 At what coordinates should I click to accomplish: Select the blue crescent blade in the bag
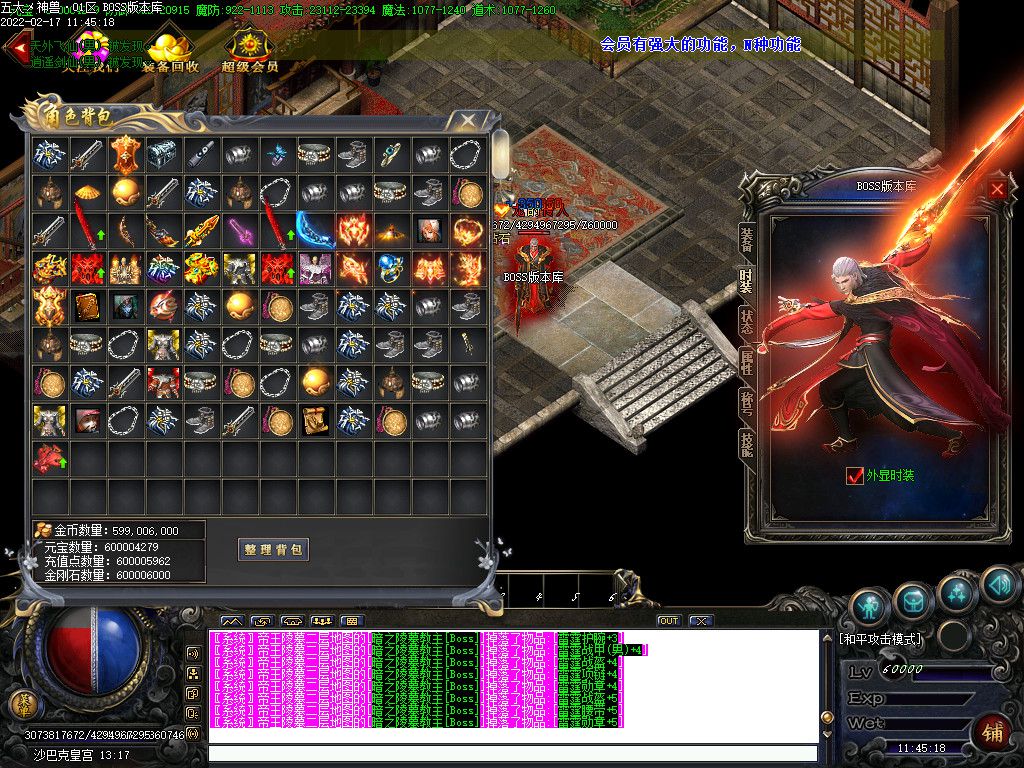(x=315, y=231)
